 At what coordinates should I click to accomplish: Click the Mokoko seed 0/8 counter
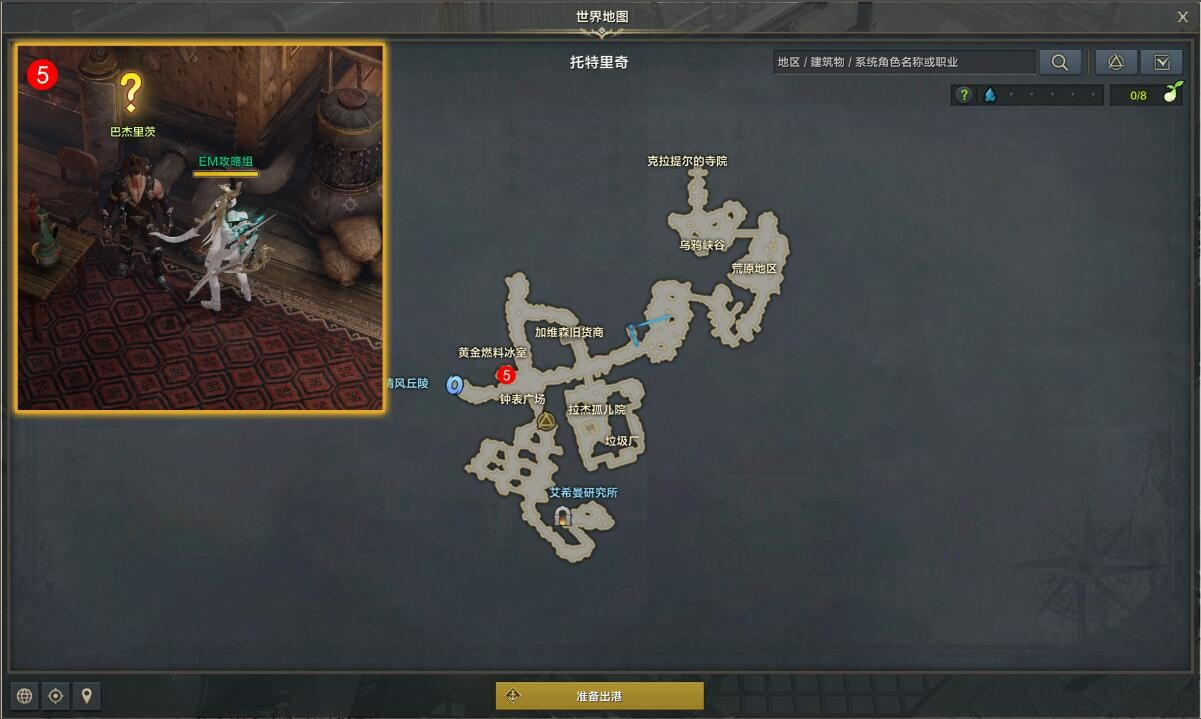point(1147,95)
